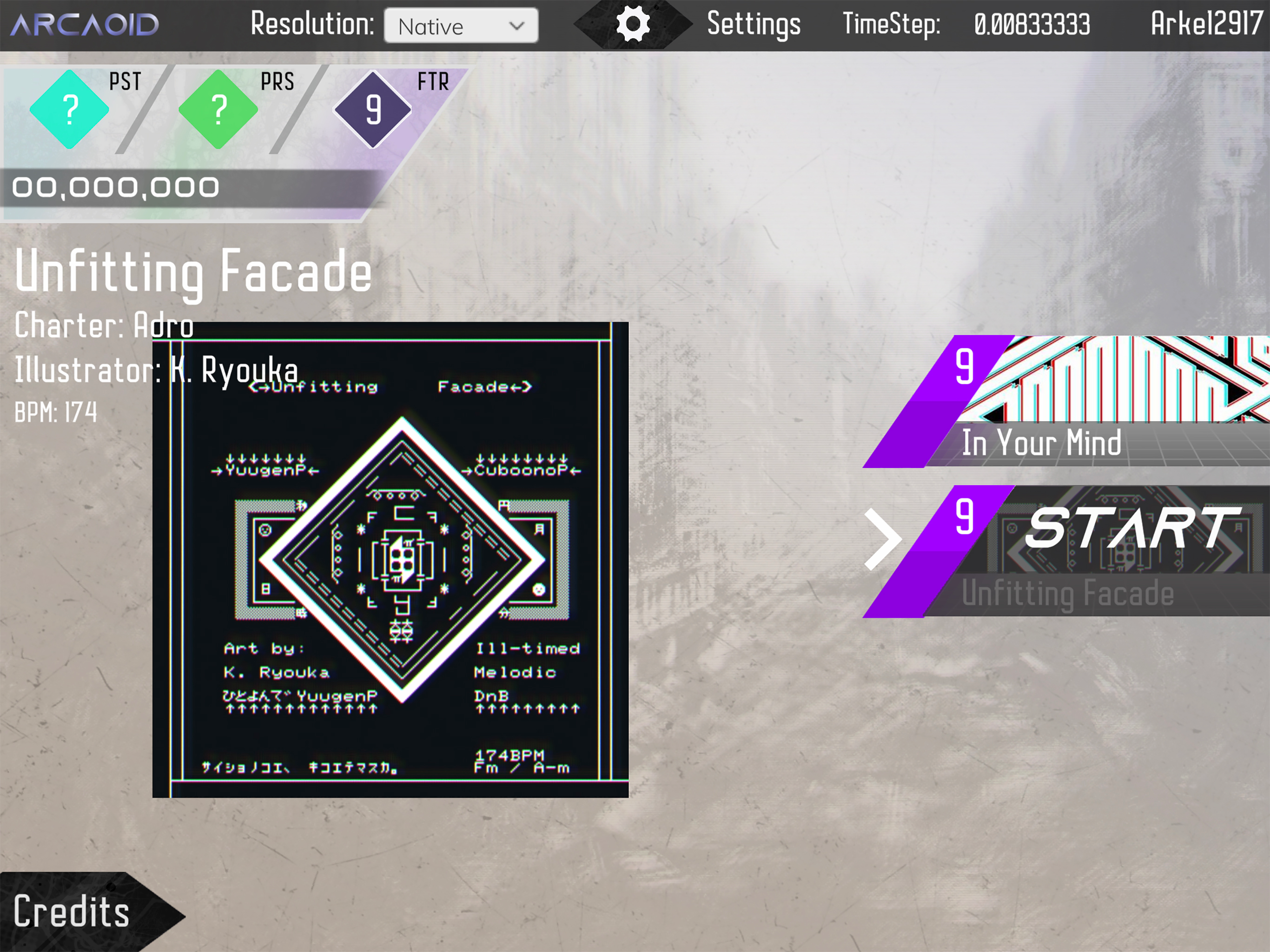Select the PRS difficulty diamond
The height and width of the screenshot is (952, 1270).
pos(218,109)
